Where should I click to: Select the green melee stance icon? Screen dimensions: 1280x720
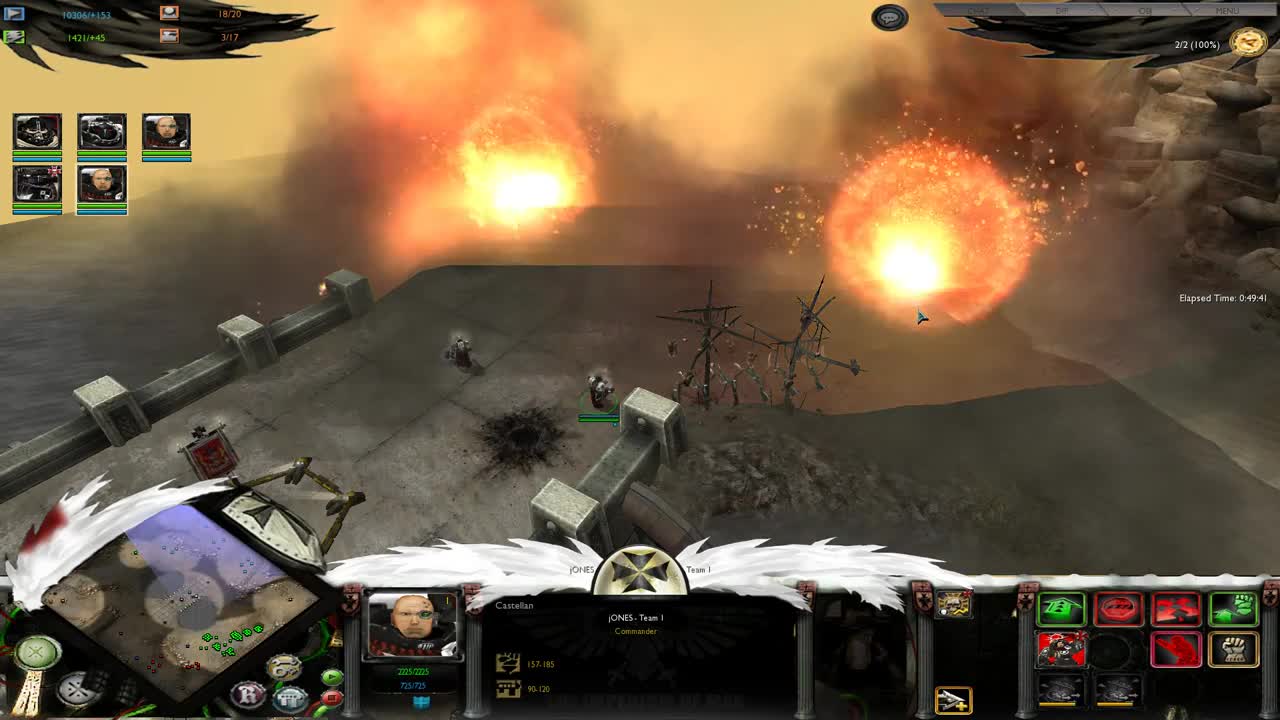click(x=1234, y=608)
